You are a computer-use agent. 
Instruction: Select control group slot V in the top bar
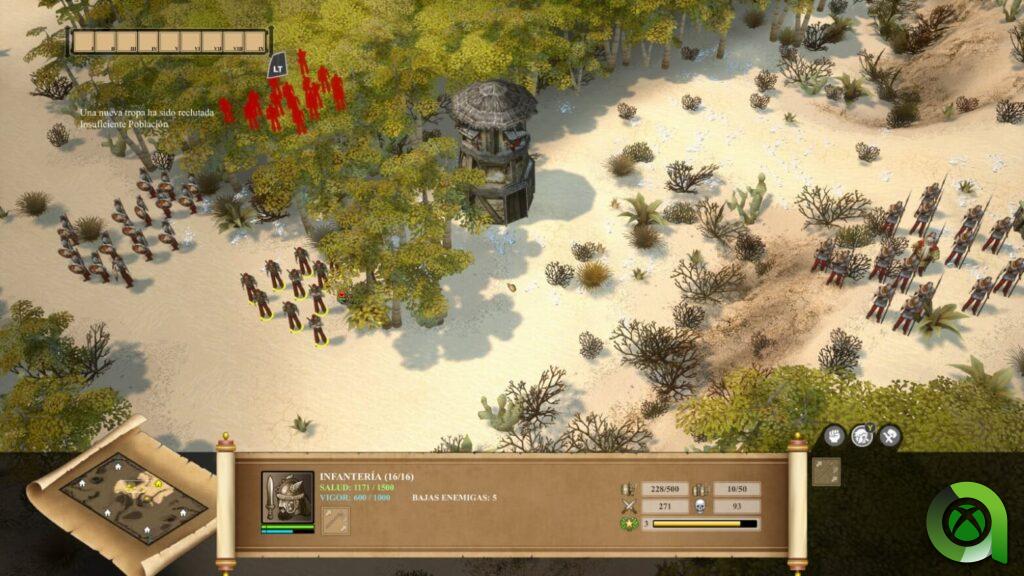169,42
